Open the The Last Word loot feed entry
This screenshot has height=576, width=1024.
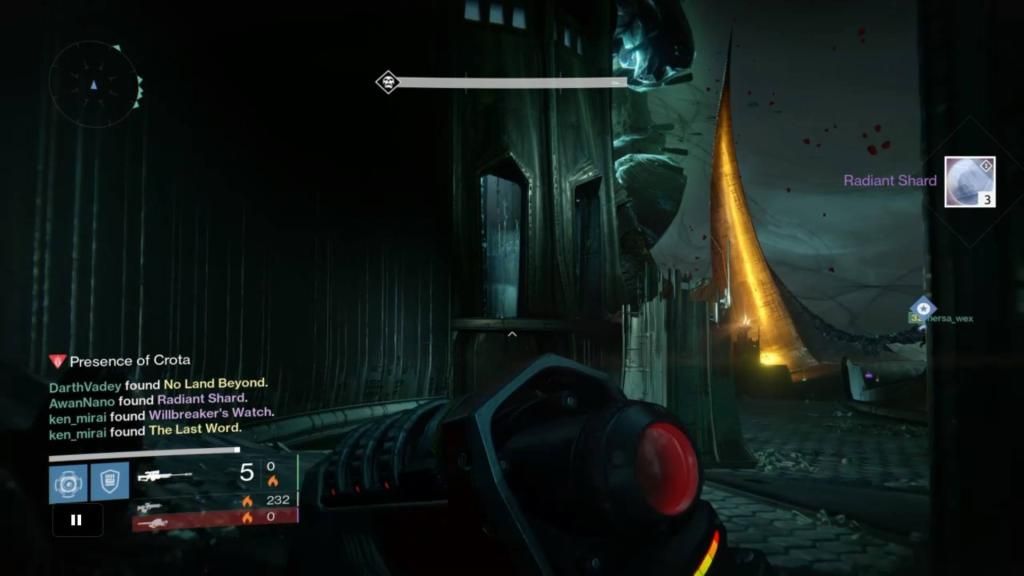pyautogui.click(x=195, y=430)
